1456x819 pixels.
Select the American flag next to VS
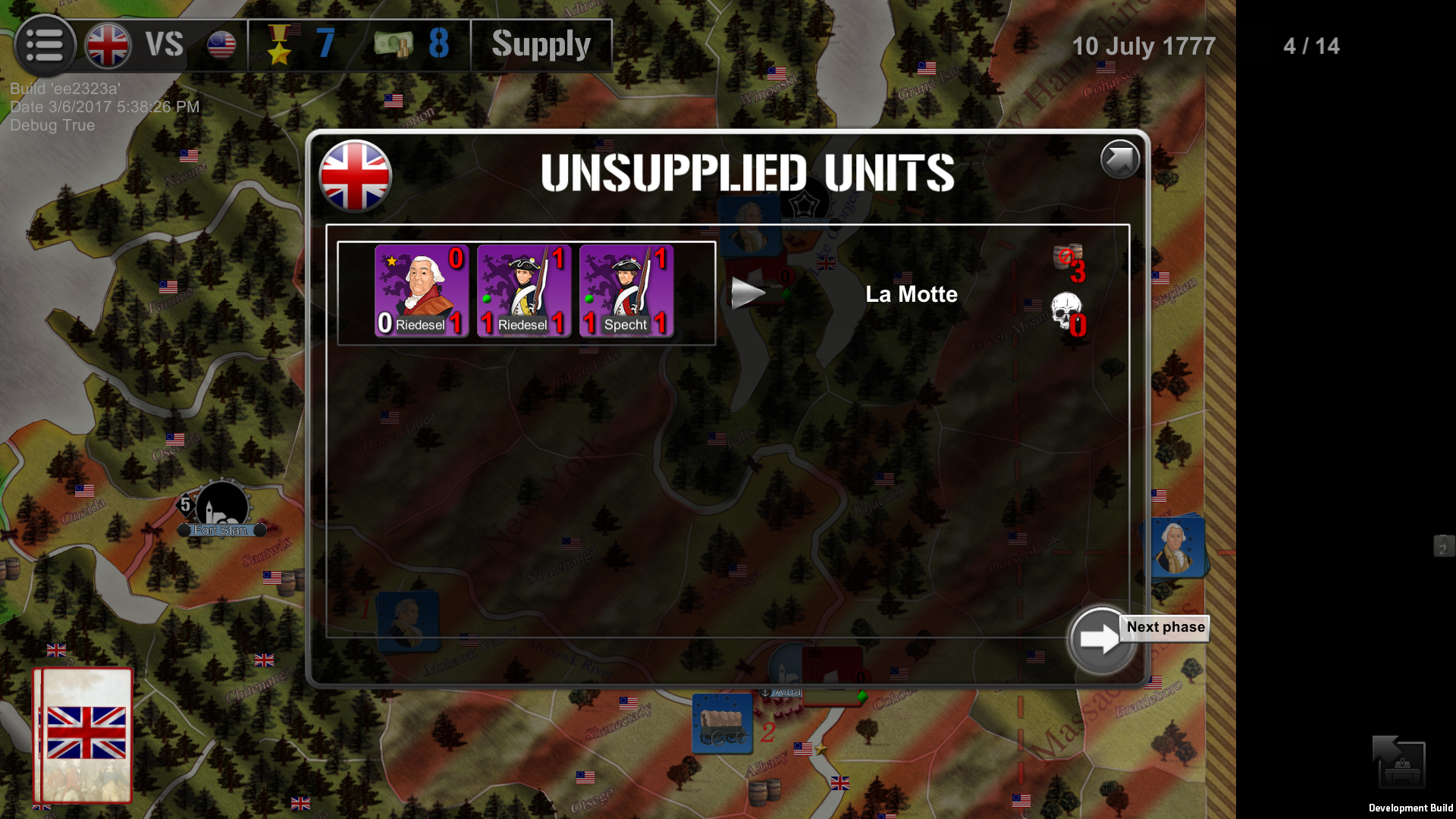tap(221, 45)
